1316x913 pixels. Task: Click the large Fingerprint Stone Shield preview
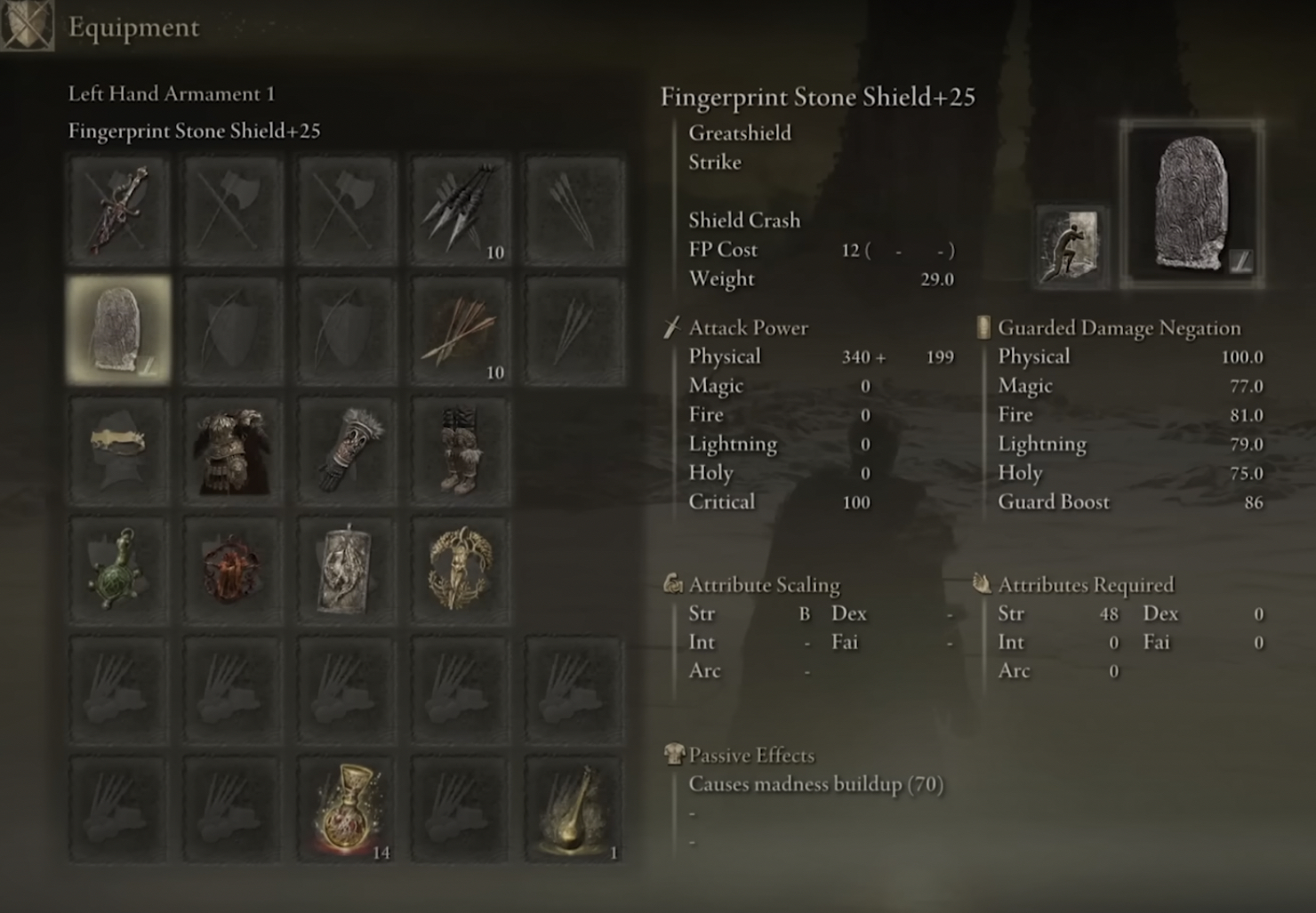(1192, 204)
